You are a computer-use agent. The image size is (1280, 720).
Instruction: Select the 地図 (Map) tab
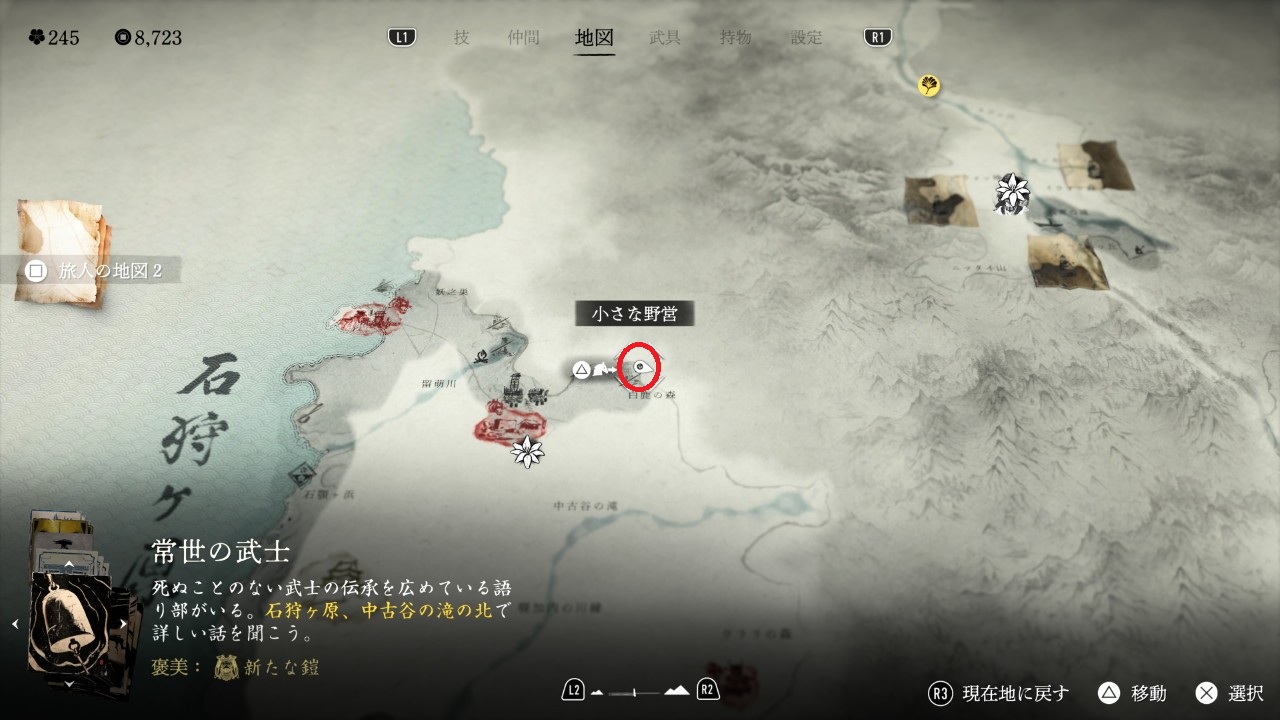coord(594,38)
